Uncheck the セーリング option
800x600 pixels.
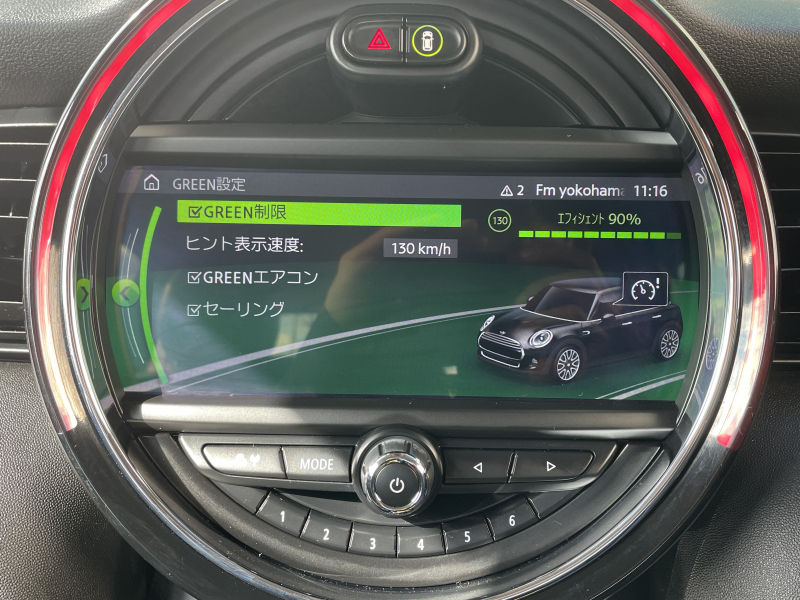click(x=195, y=310)
